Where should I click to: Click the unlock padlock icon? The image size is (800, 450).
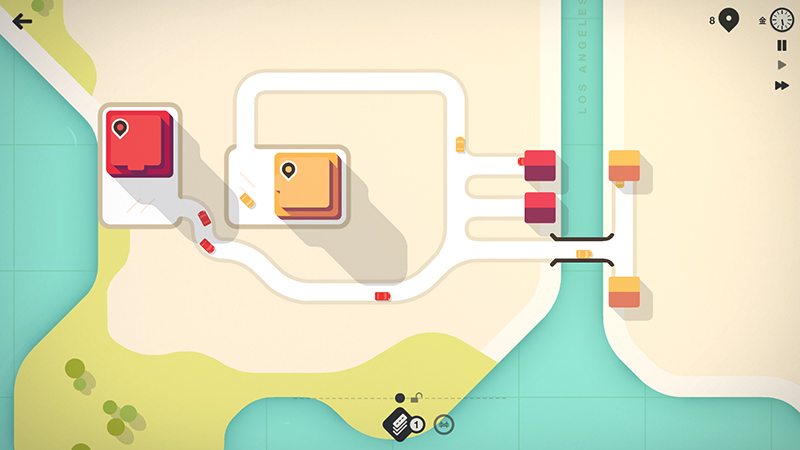click(x=416, y=398)
